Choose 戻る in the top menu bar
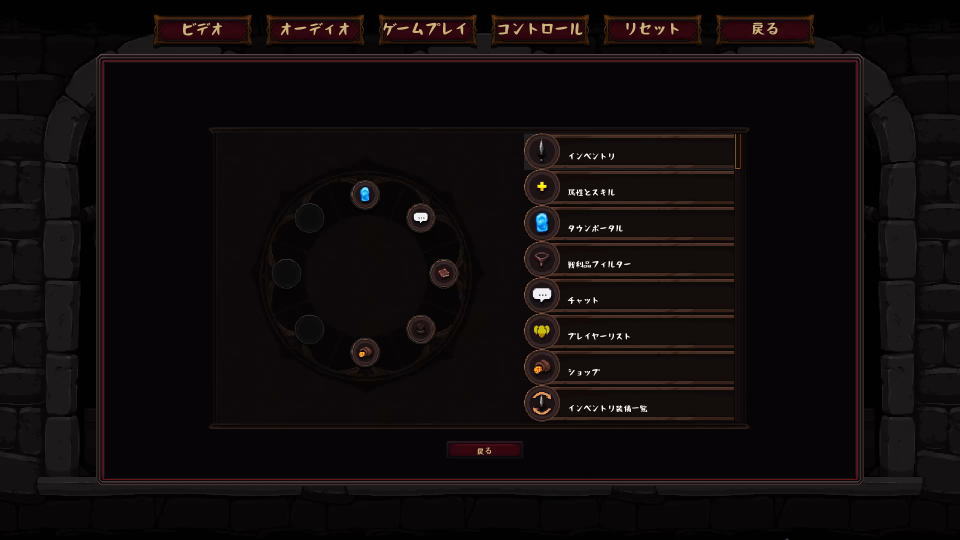The height and width of the screenshot is (540, 960). coord(765,30)
